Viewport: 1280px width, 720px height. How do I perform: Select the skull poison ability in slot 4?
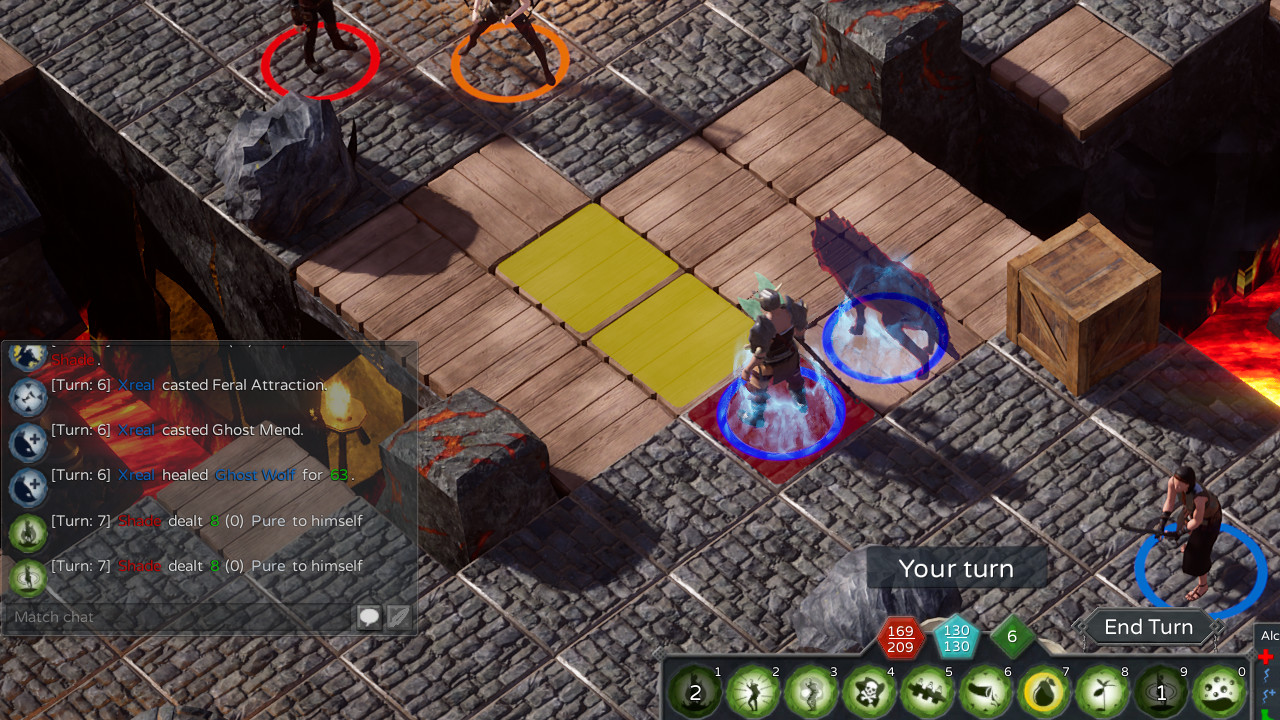tap(870, 690)
